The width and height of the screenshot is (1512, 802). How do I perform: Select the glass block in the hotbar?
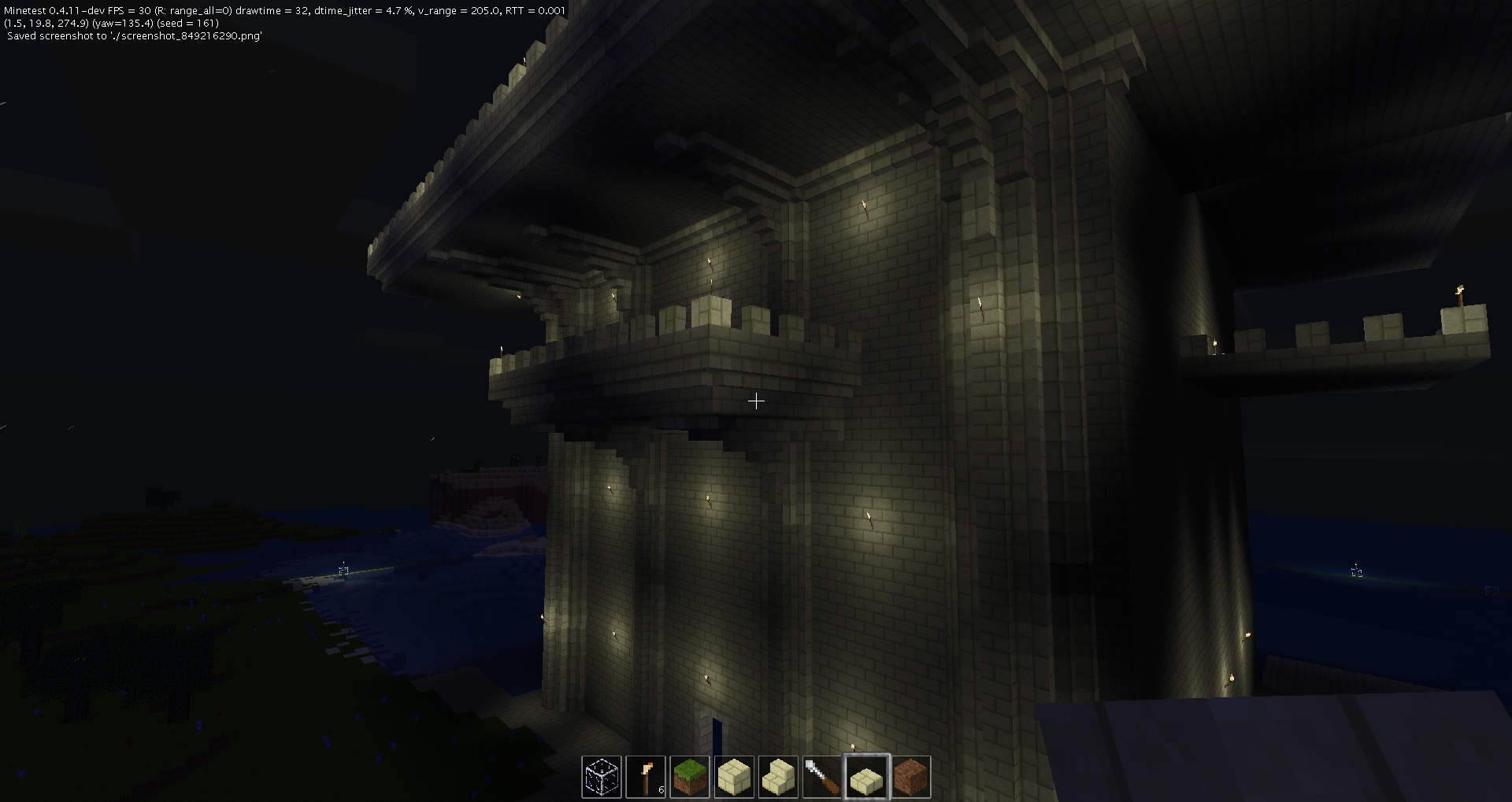[x=602, y=777]
